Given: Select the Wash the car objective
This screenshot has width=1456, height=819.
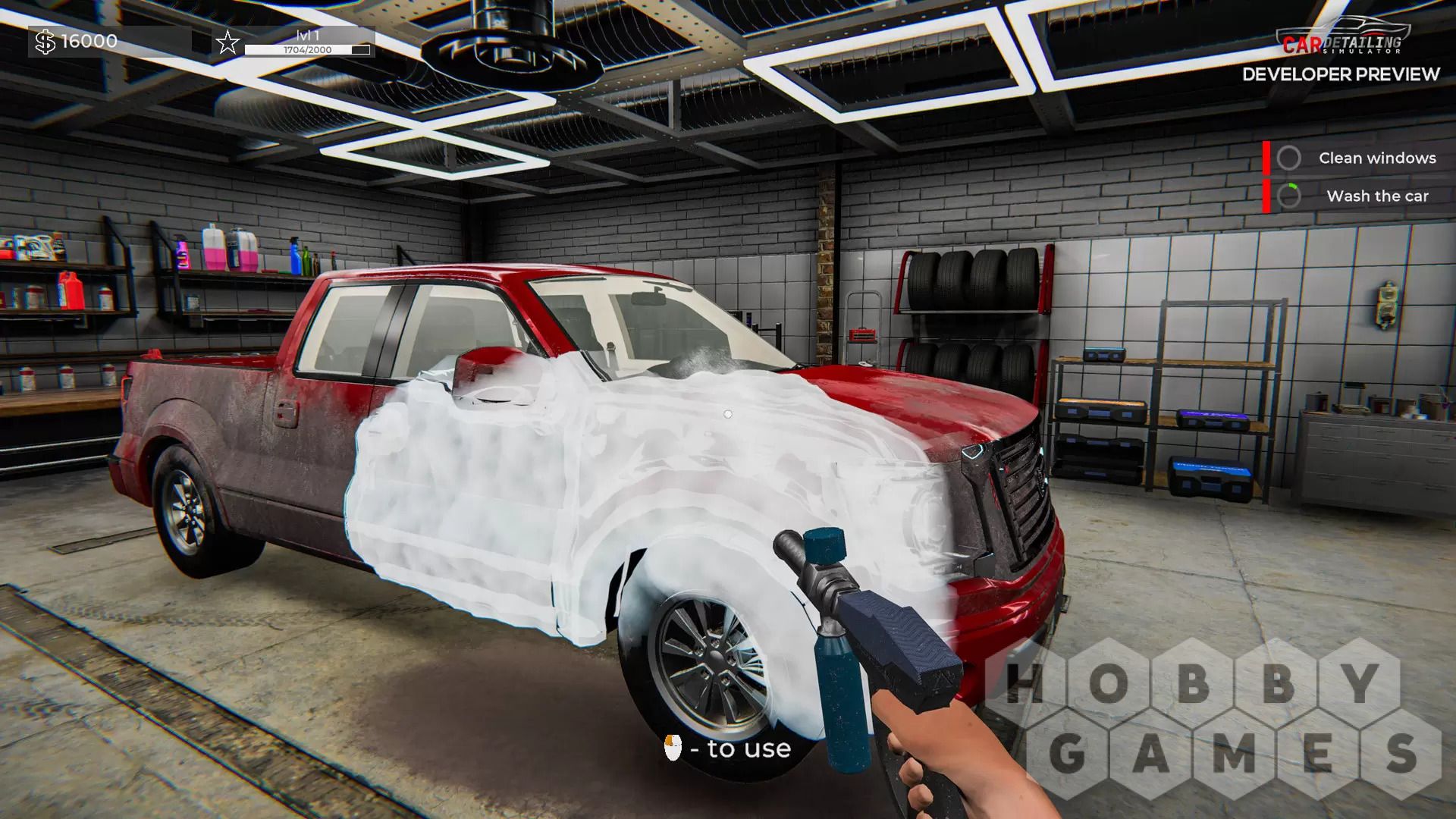Looking at the screenshot, I should click(x=1376, y=196).
